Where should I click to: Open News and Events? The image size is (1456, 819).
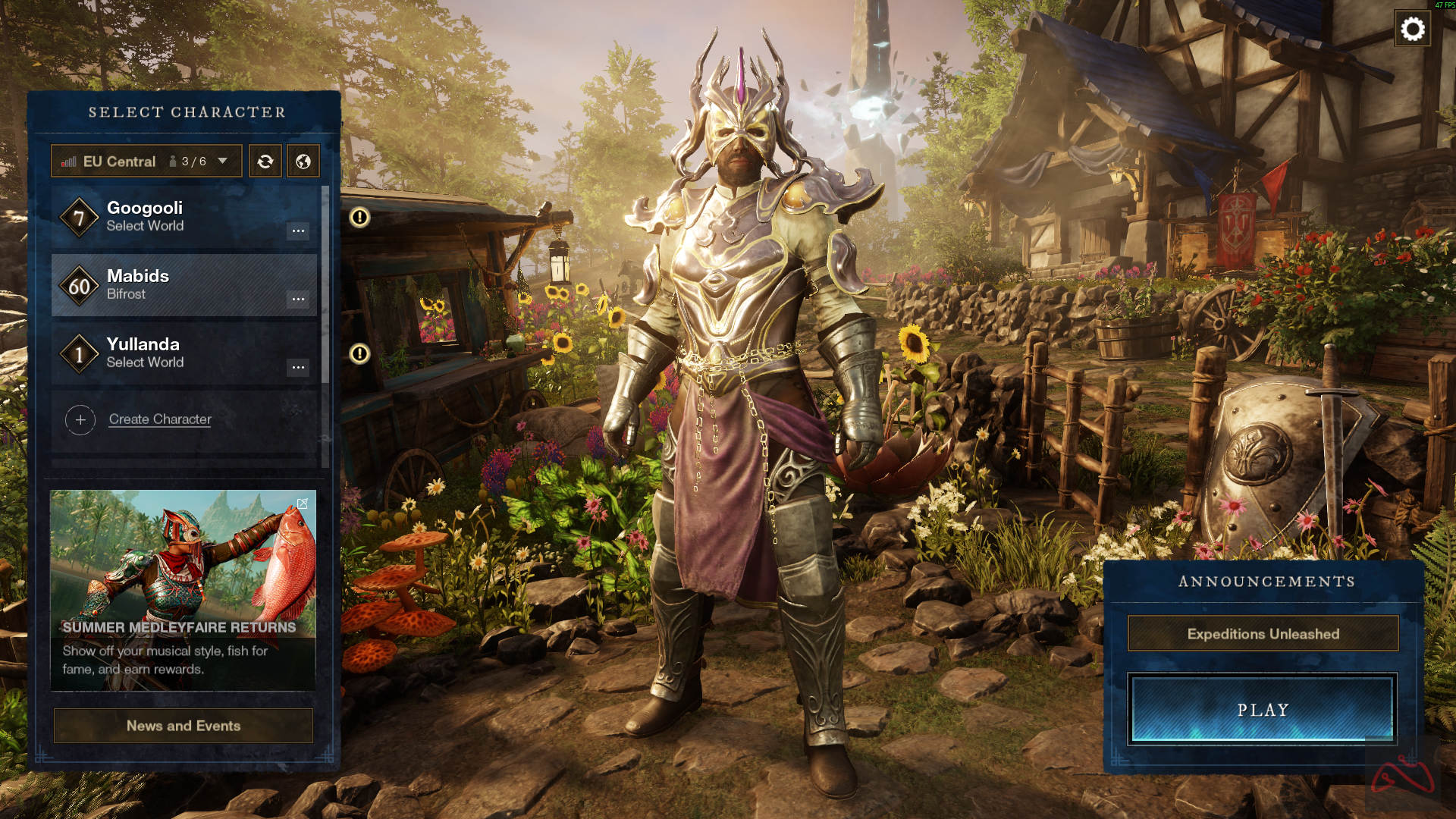183,726
